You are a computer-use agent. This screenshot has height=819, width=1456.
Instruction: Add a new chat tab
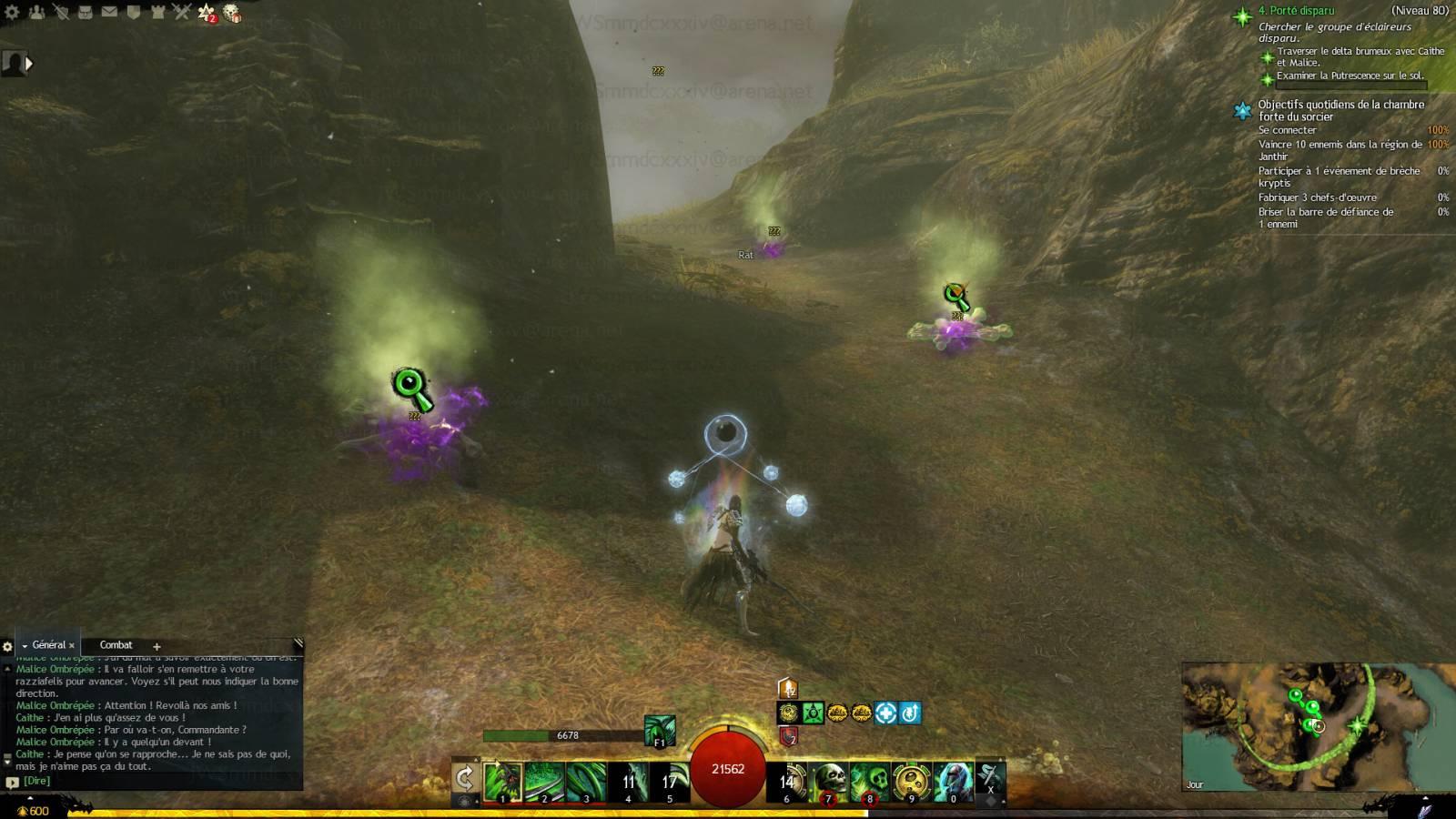click(157, 646)
